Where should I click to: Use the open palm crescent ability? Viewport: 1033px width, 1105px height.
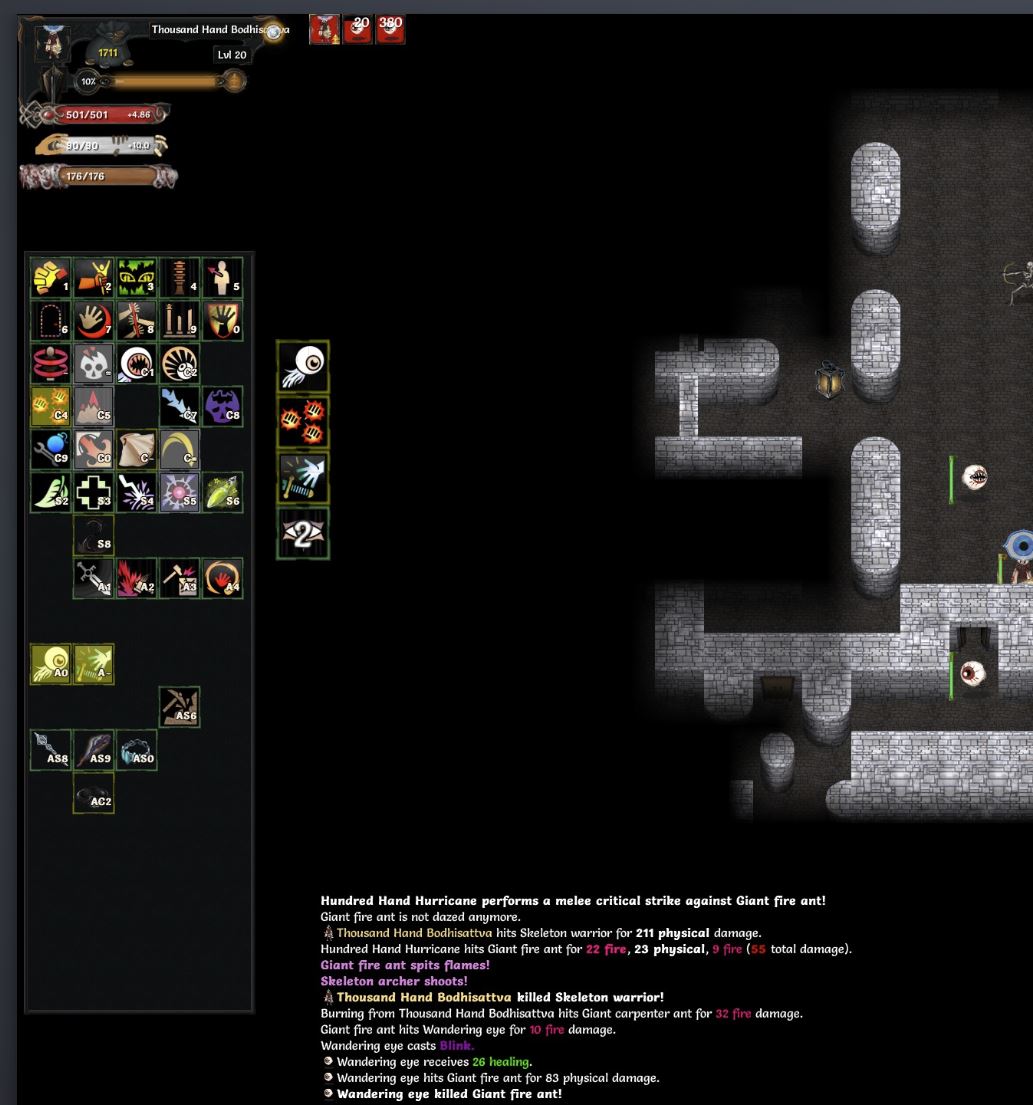click(93, 320)
